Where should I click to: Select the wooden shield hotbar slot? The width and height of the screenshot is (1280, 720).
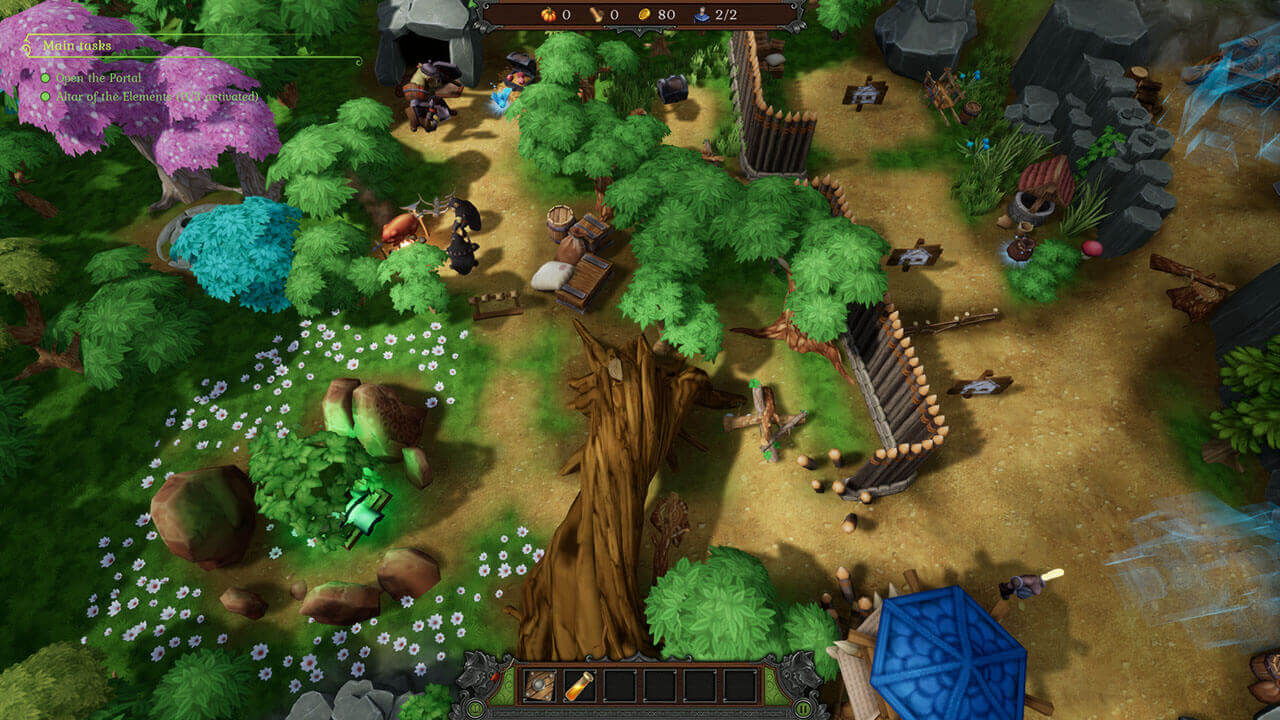click(x=539, y=685)
